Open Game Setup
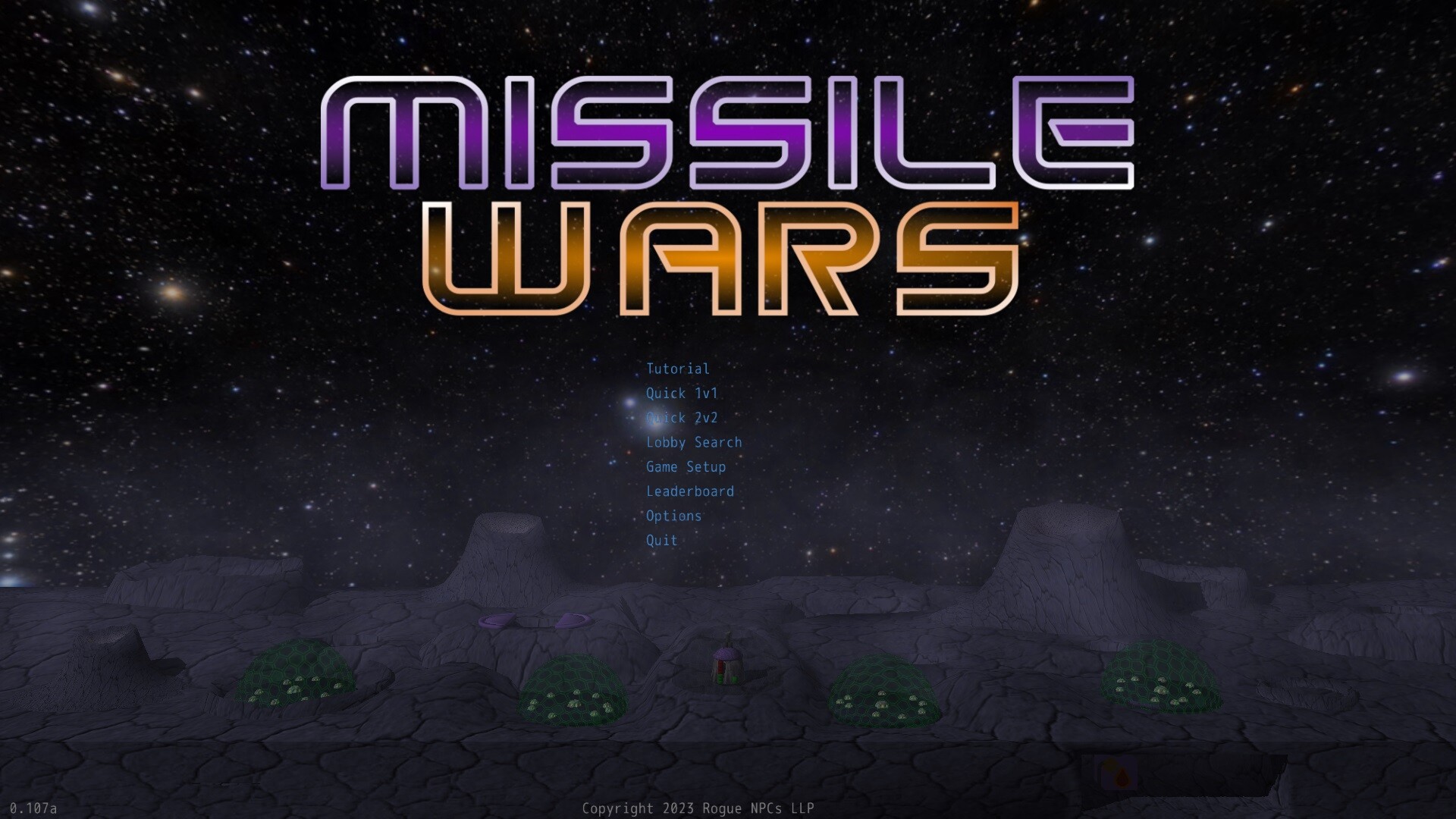The height and width of the screenshot is (819, 1456). point(685,467)
